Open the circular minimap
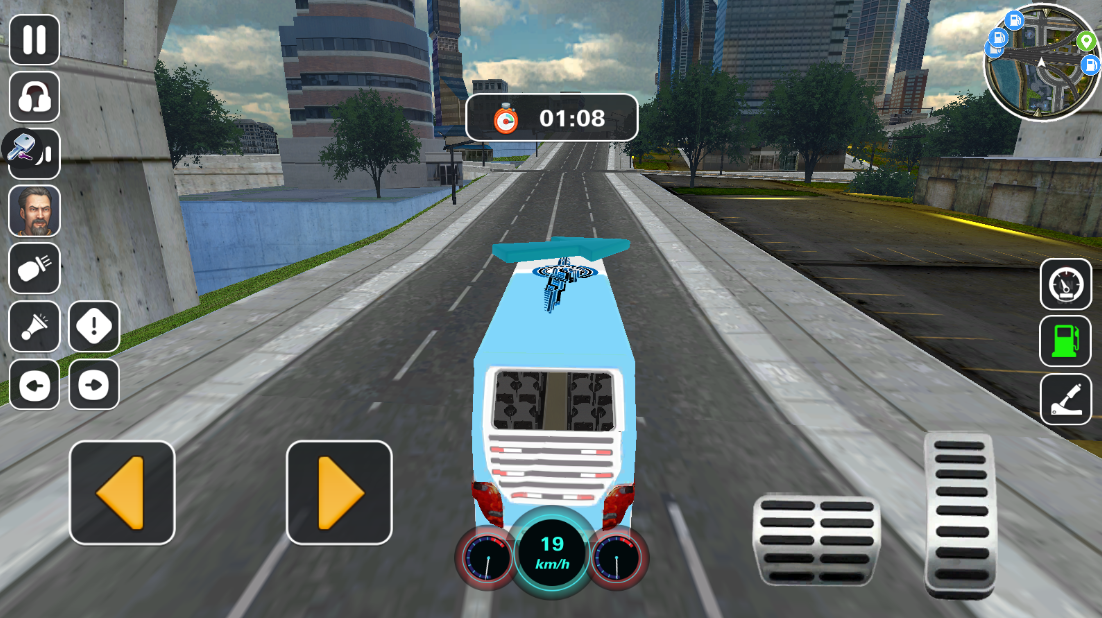 click(1041, 62)
